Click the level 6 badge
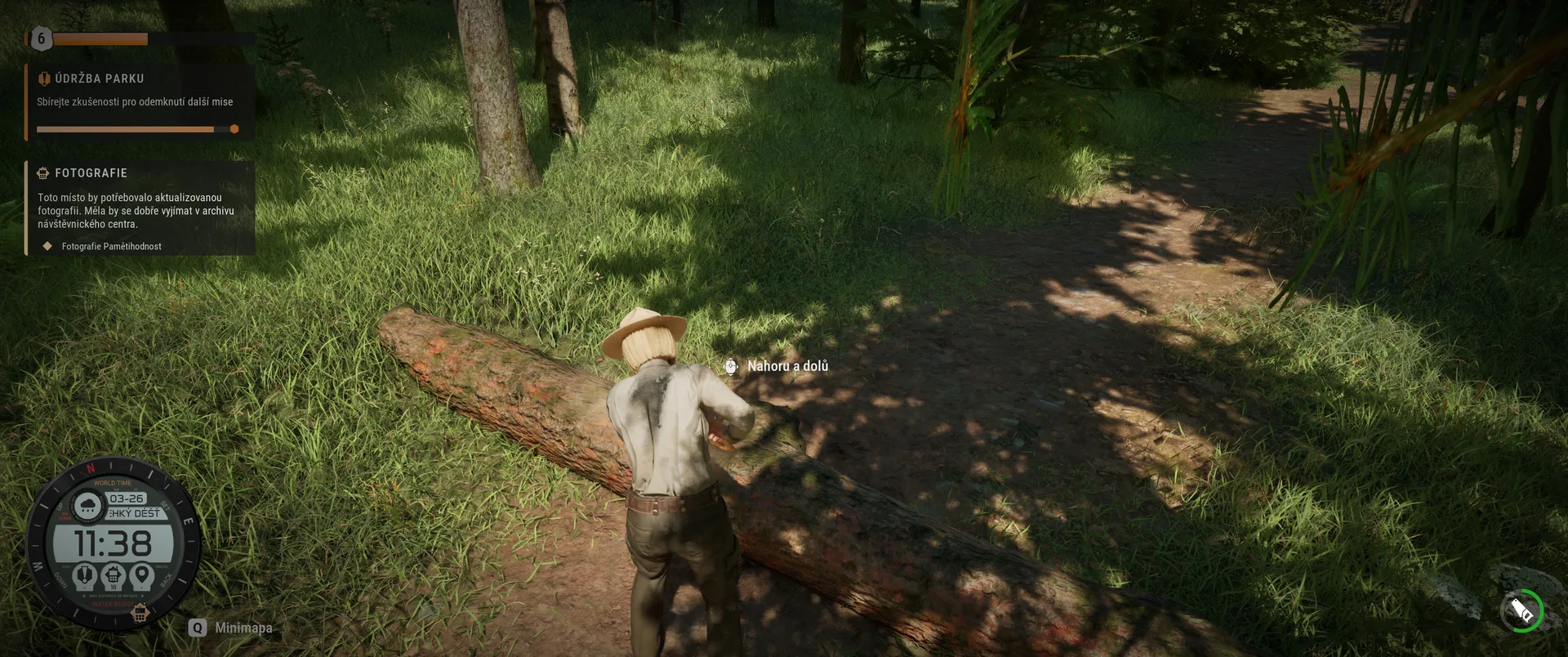 41,38
